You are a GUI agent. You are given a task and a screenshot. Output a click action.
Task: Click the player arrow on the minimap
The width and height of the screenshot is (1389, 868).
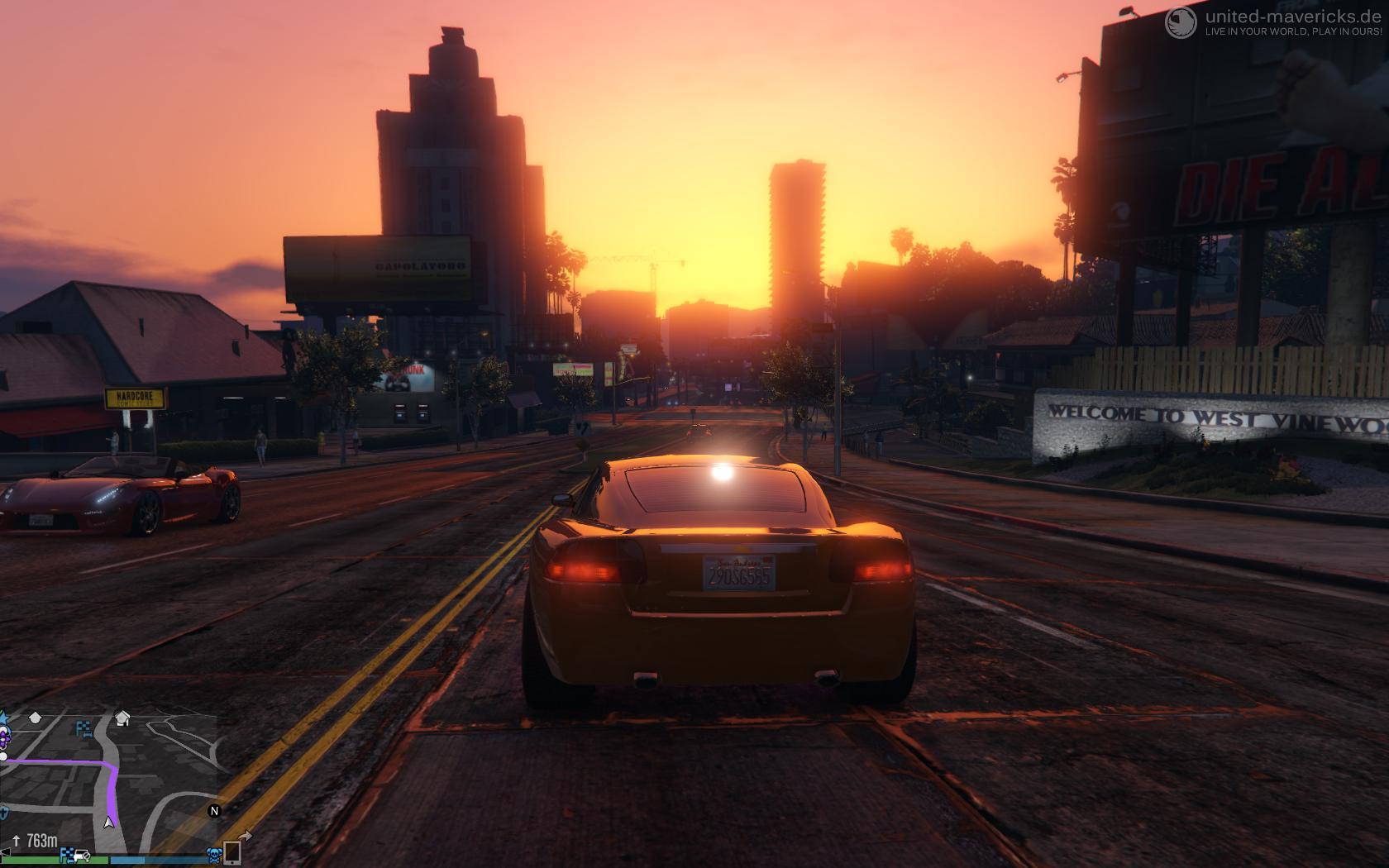pos(108,822)
